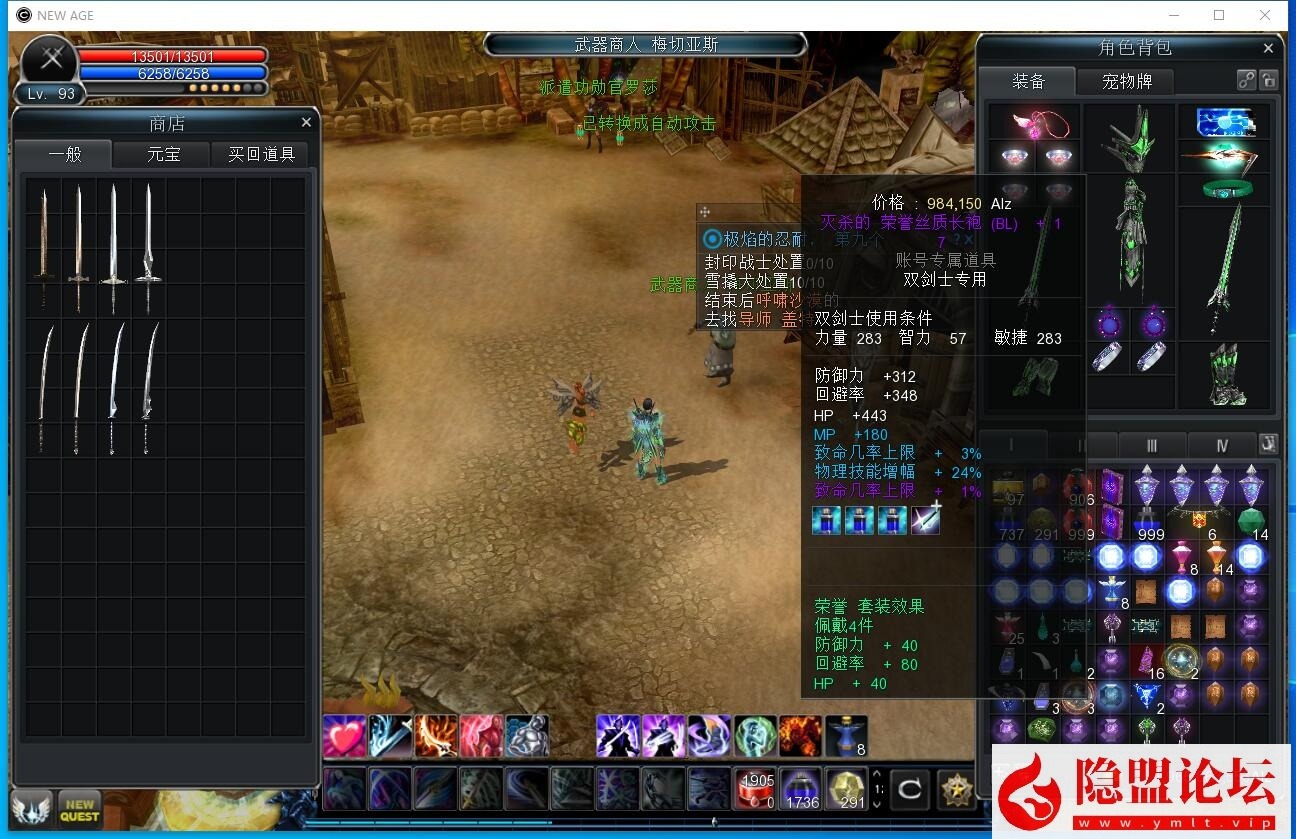Click the NEW QUEST button at bottom left
The image size is (1296, 839).
pyautogui.click(x=79, y=806)
